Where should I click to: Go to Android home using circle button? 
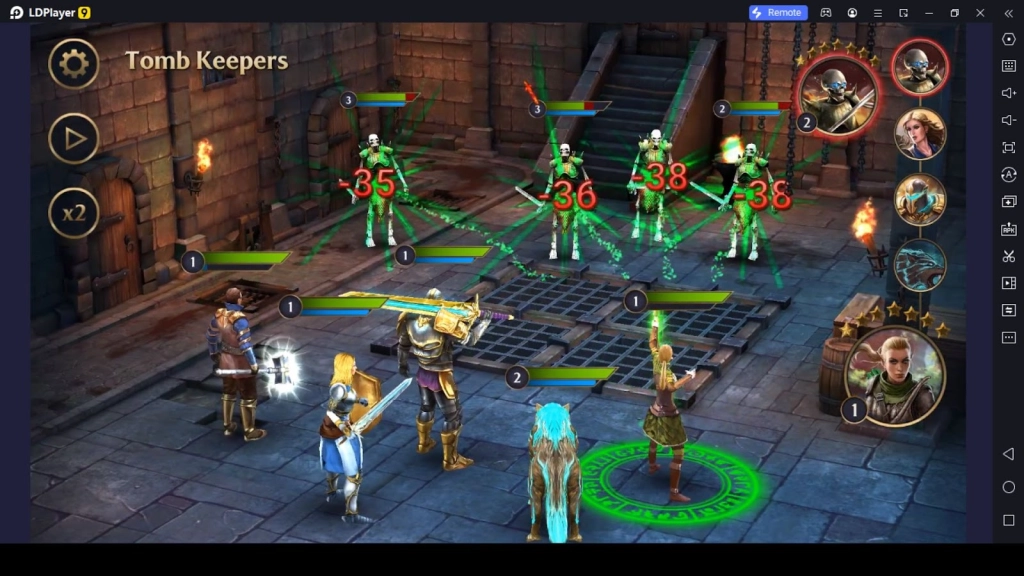point(1008,487)
